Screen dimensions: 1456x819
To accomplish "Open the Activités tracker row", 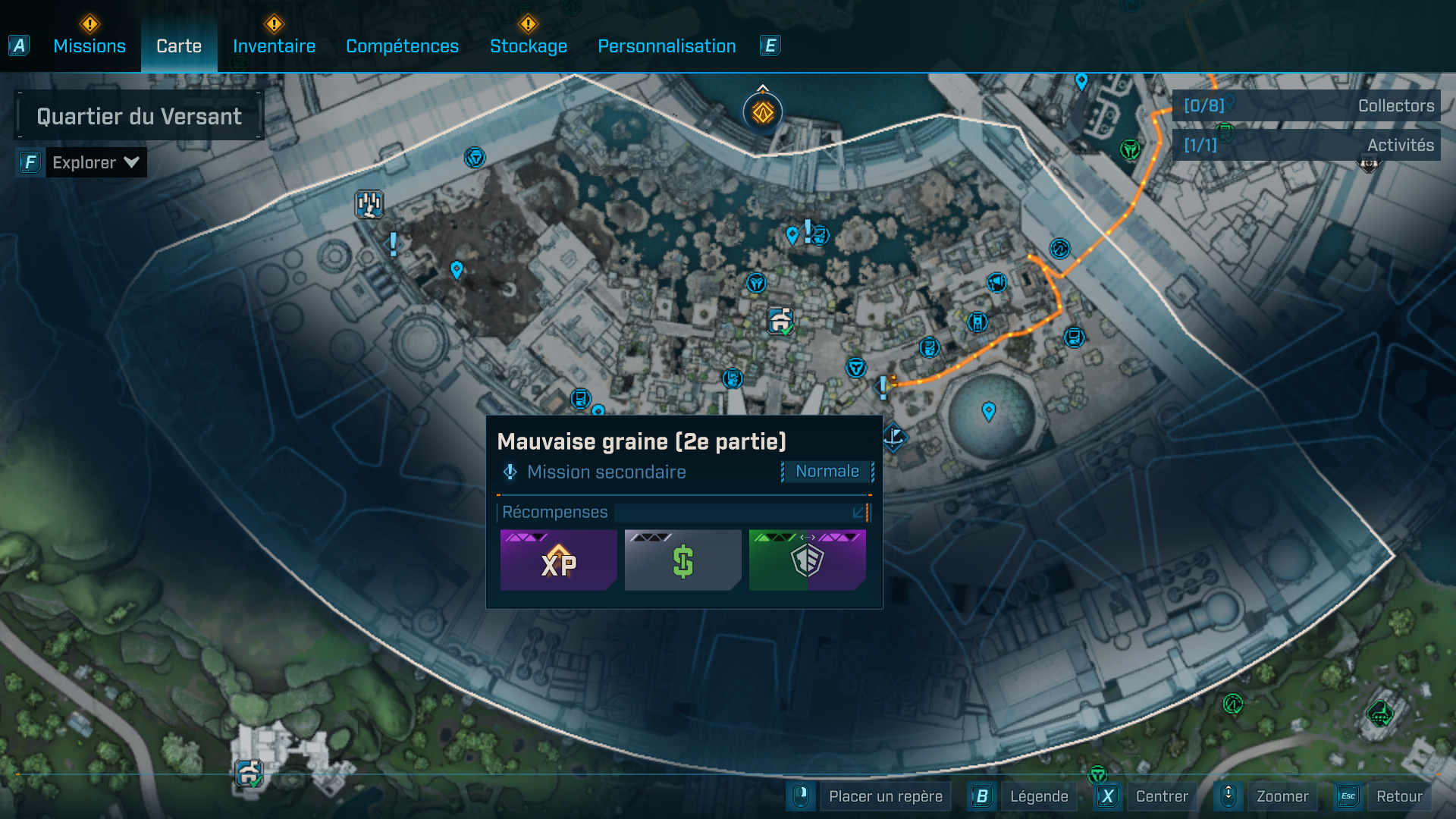I will click(x=1307, y=145).
